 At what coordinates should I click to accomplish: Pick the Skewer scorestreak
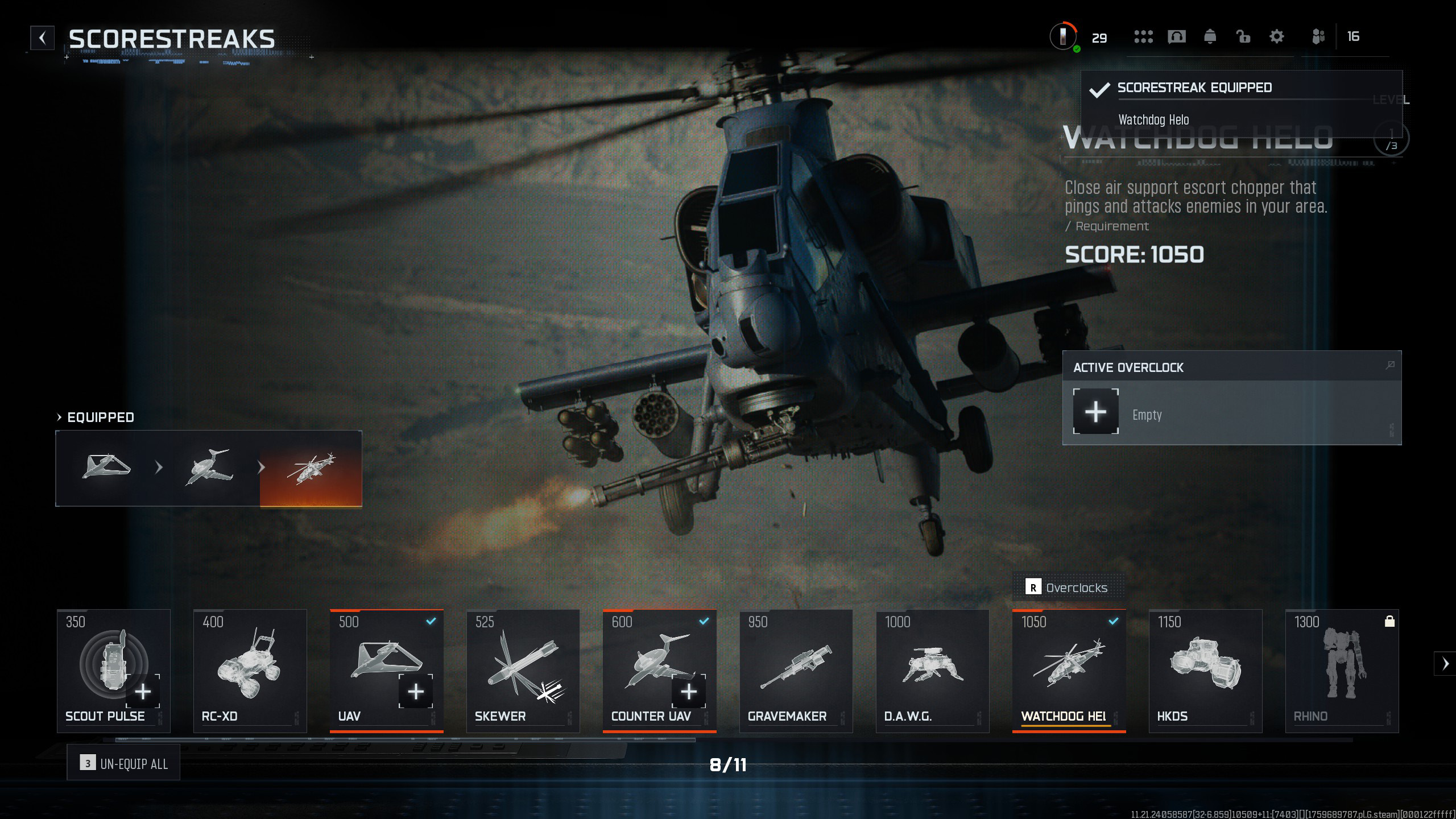(x=523, y=670)
